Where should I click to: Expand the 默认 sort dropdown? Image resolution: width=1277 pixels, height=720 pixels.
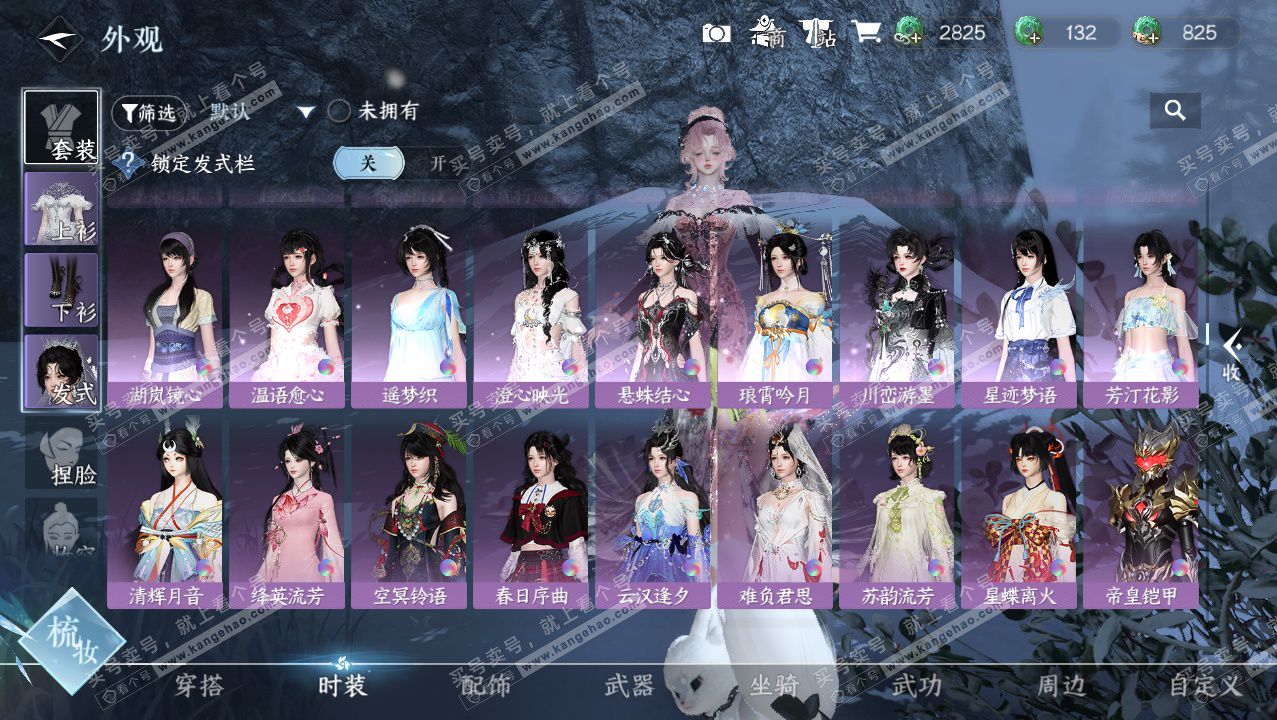[305, 112]
